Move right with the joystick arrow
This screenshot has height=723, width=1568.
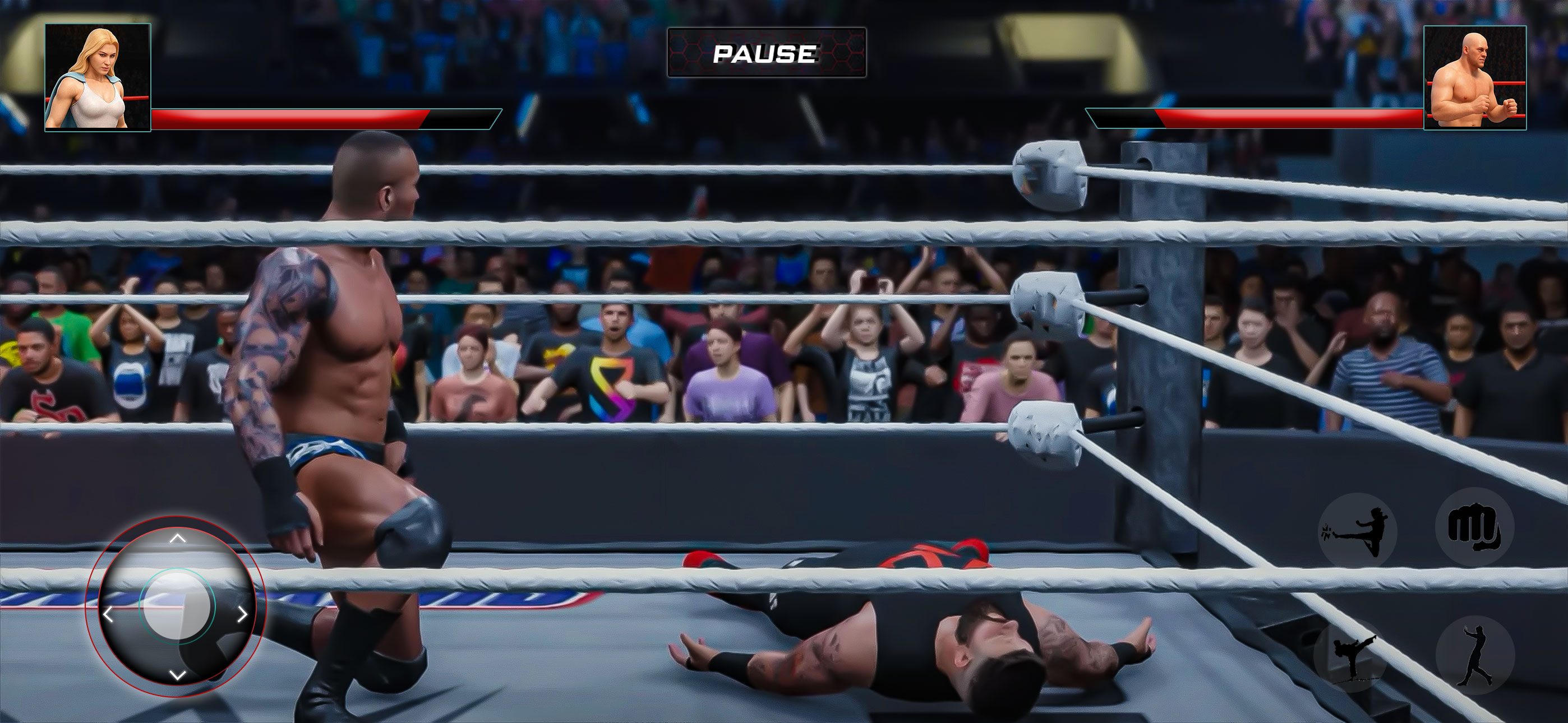242,615
